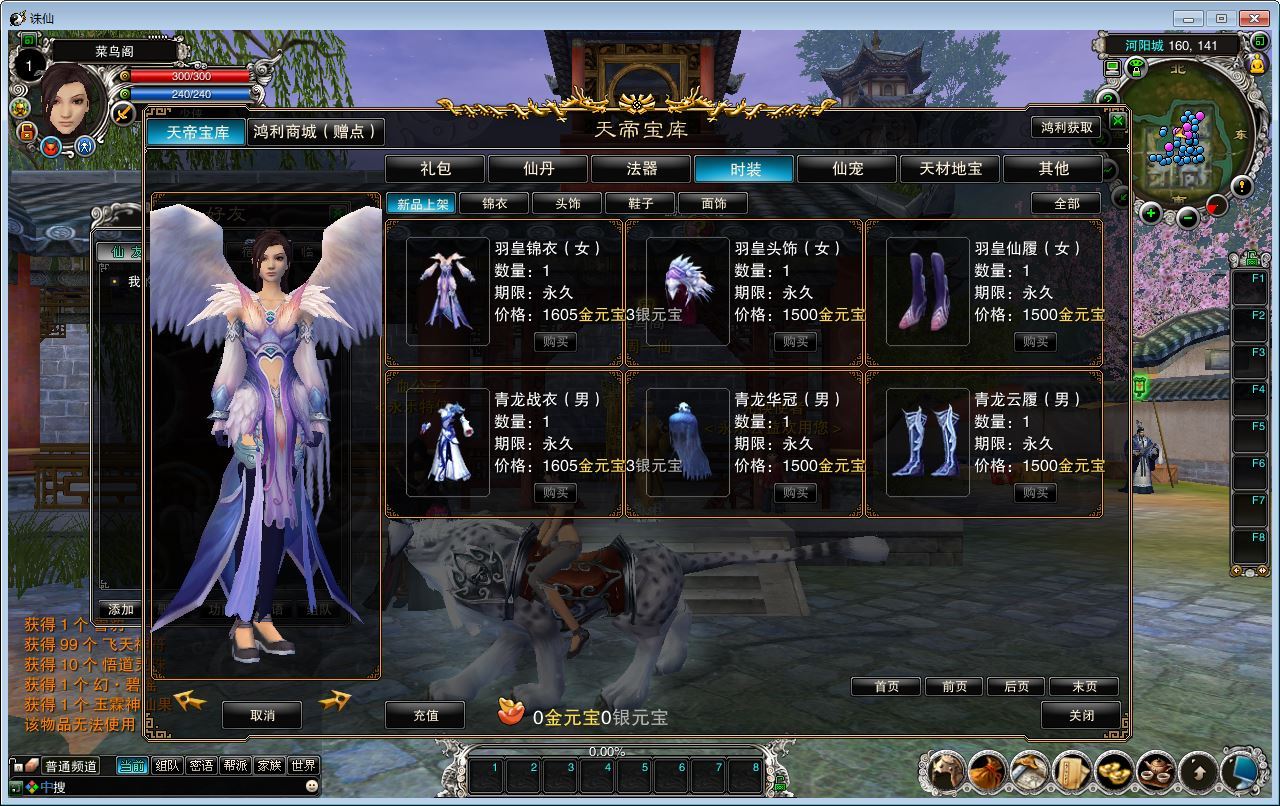Buy the 羽皇锦衣（女） outfit
Screen dimensions: 1280x806
click(x=556, y=342)
